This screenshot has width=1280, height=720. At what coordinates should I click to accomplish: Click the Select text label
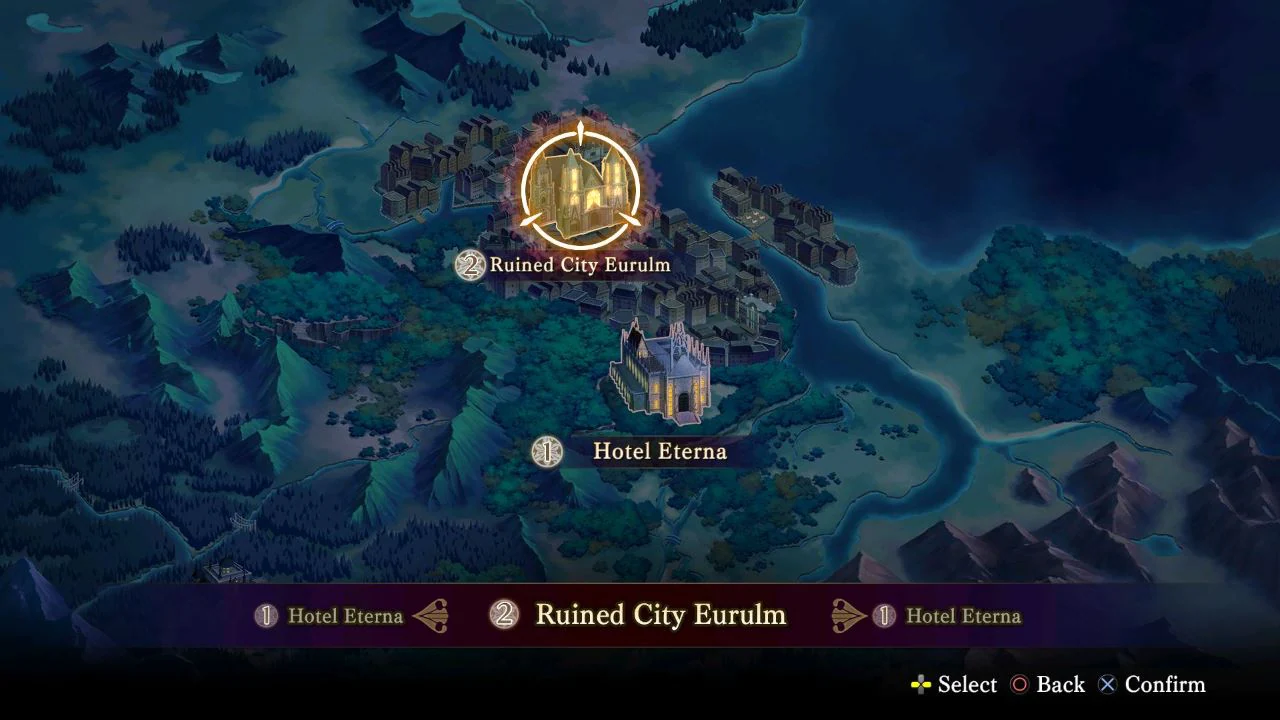pos(966,685)
